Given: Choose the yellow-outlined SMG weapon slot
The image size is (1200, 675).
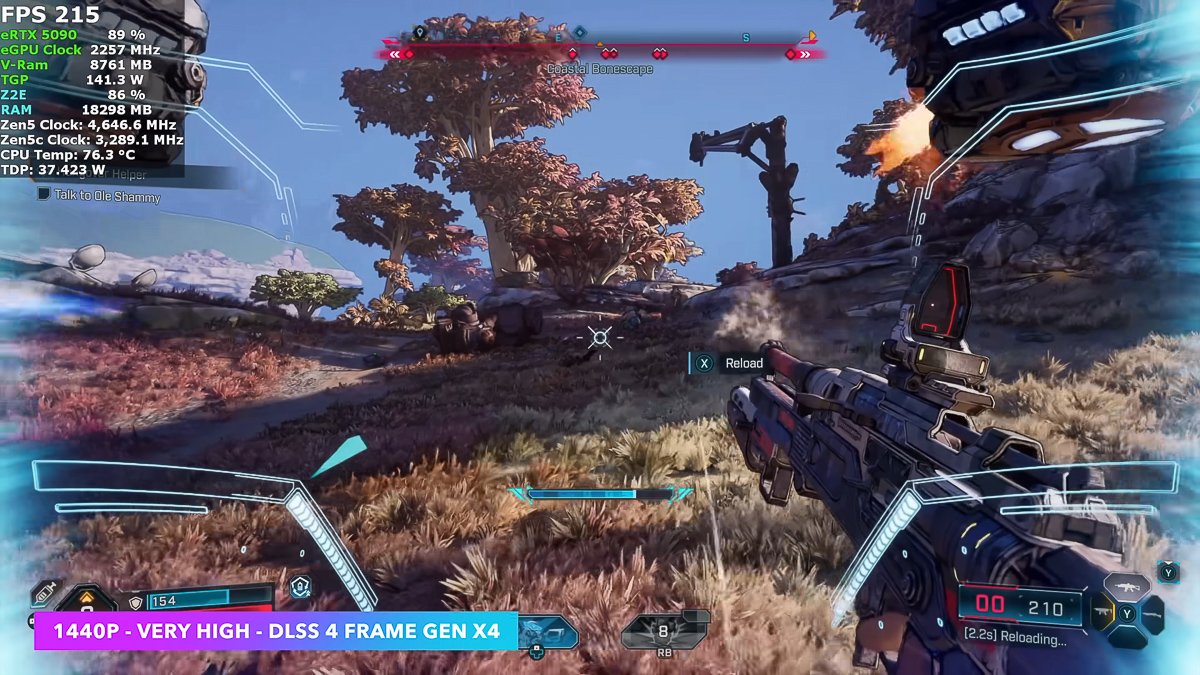Looking at the screenshot, I should [1101, 612].
